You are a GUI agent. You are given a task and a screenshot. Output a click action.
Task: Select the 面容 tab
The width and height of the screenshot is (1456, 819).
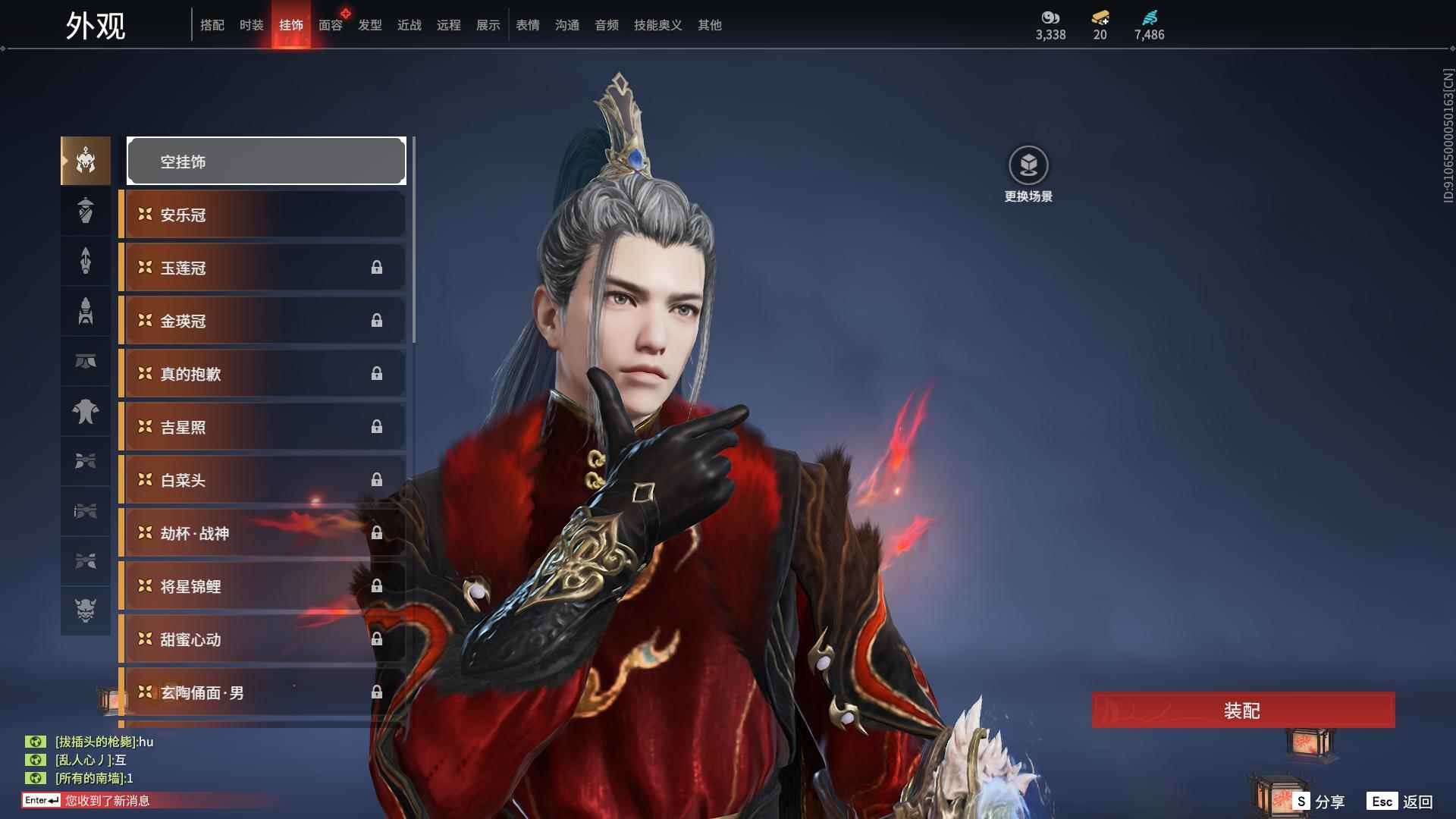click(330, 25)
